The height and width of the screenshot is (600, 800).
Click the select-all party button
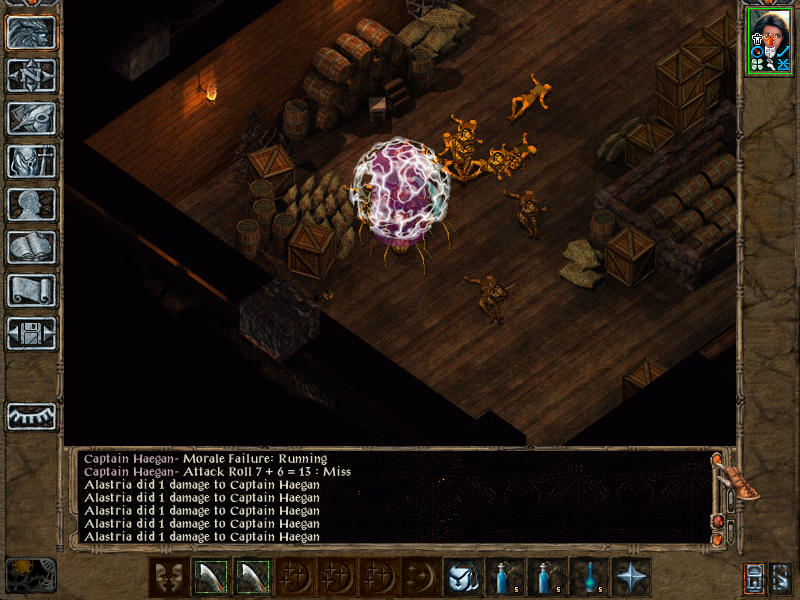pos(754,577)
